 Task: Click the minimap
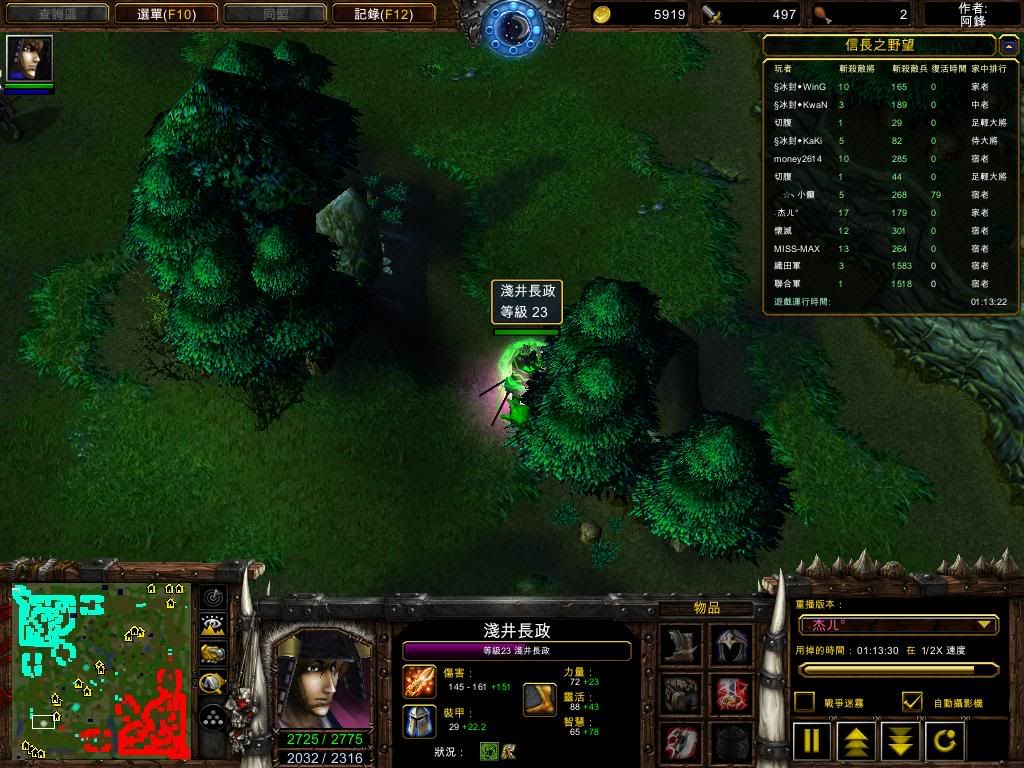click(100, 670)
